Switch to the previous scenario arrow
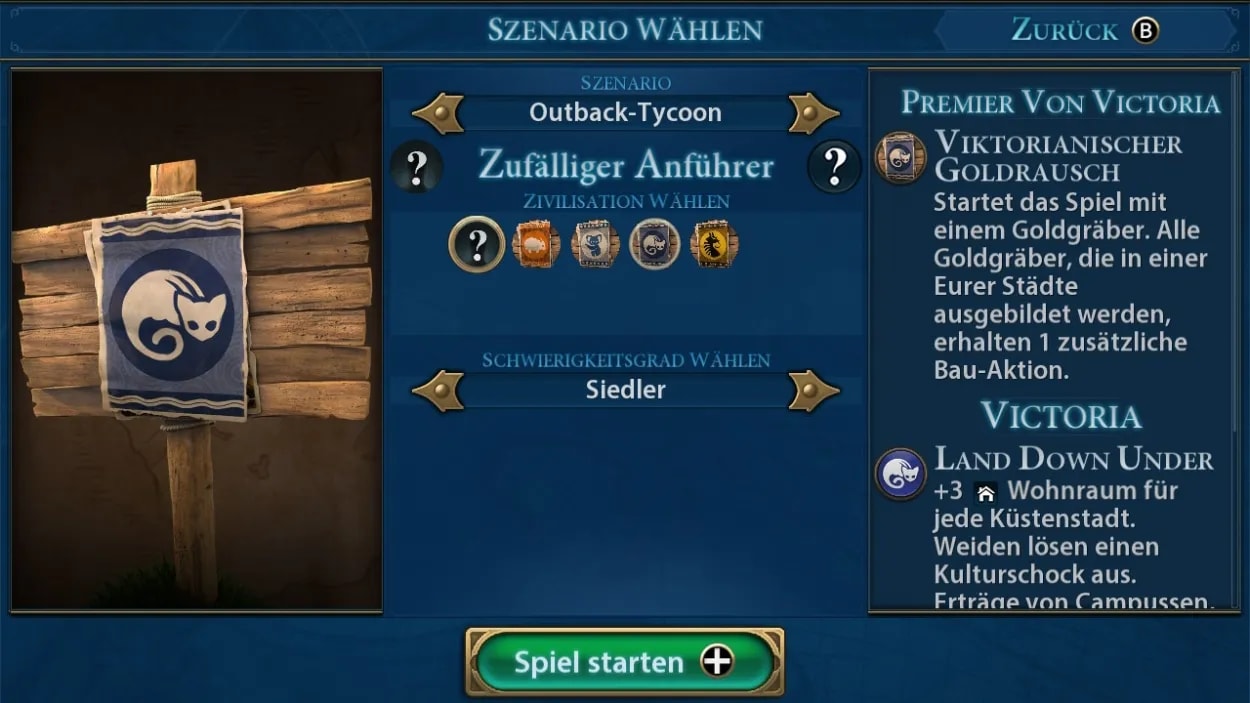Viewport: 1250px width, 703px height. (x=438, y=113)
